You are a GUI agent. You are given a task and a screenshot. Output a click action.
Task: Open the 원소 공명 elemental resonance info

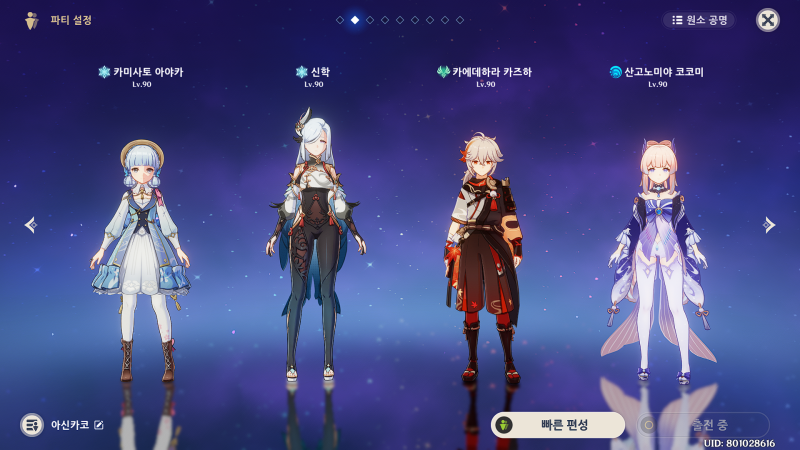coord(699,20)
